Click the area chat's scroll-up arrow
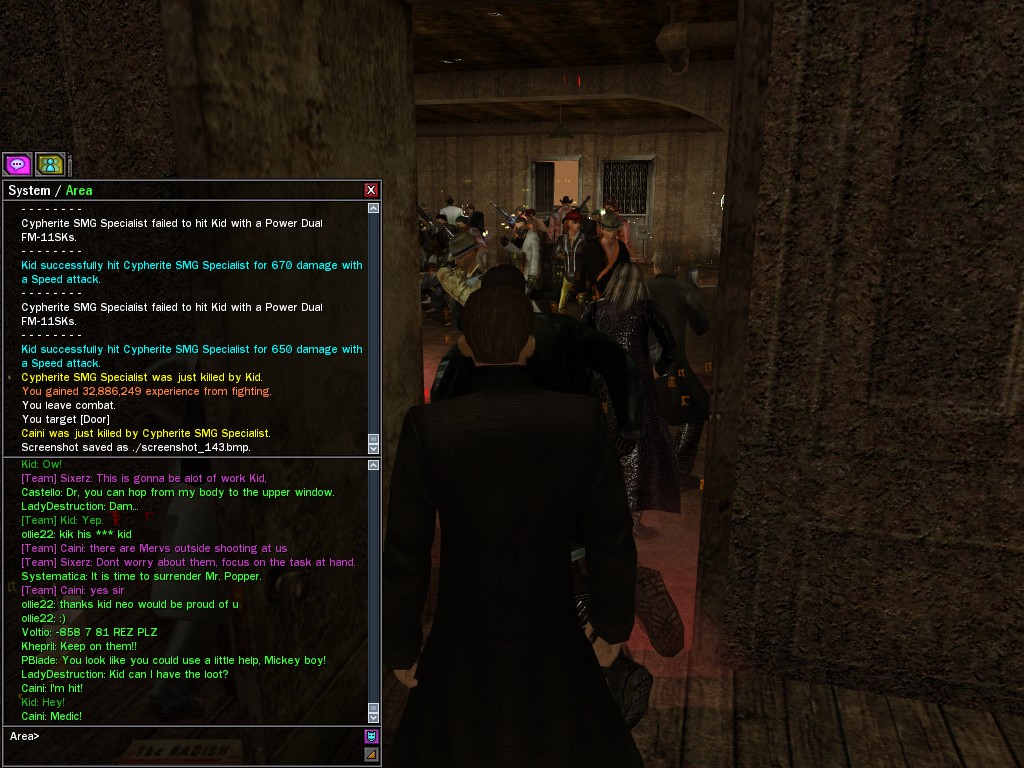The image size is (1024, 768). (373, 465)
